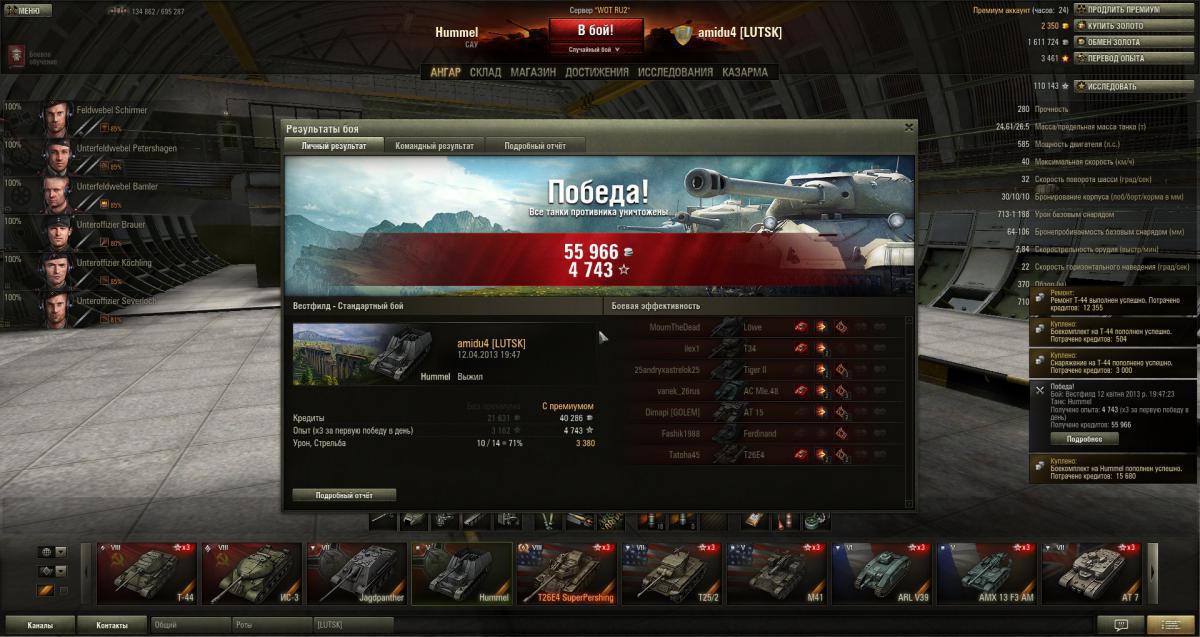Open the Подробный отчёт tab
Screen dimensions: 1200x637
pos(535,146)
